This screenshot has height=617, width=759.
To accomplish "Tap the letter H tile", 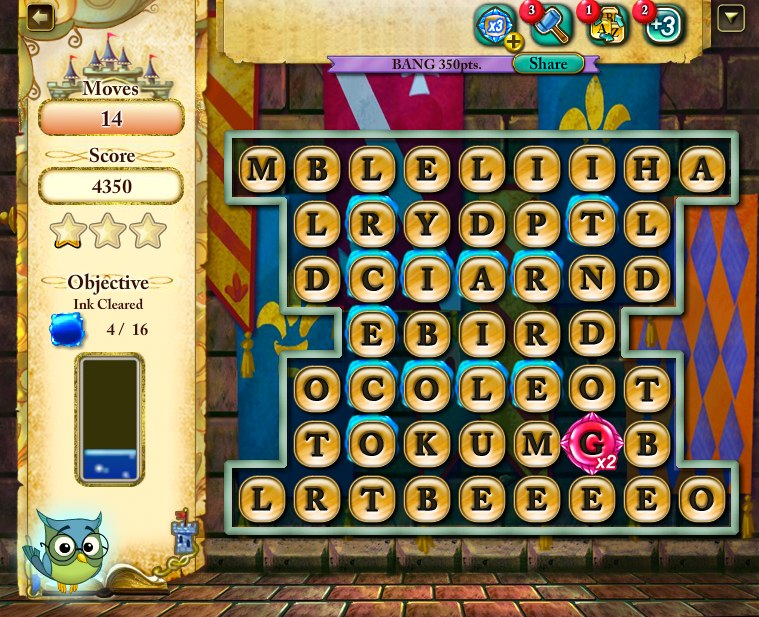I will coord(647,170).
